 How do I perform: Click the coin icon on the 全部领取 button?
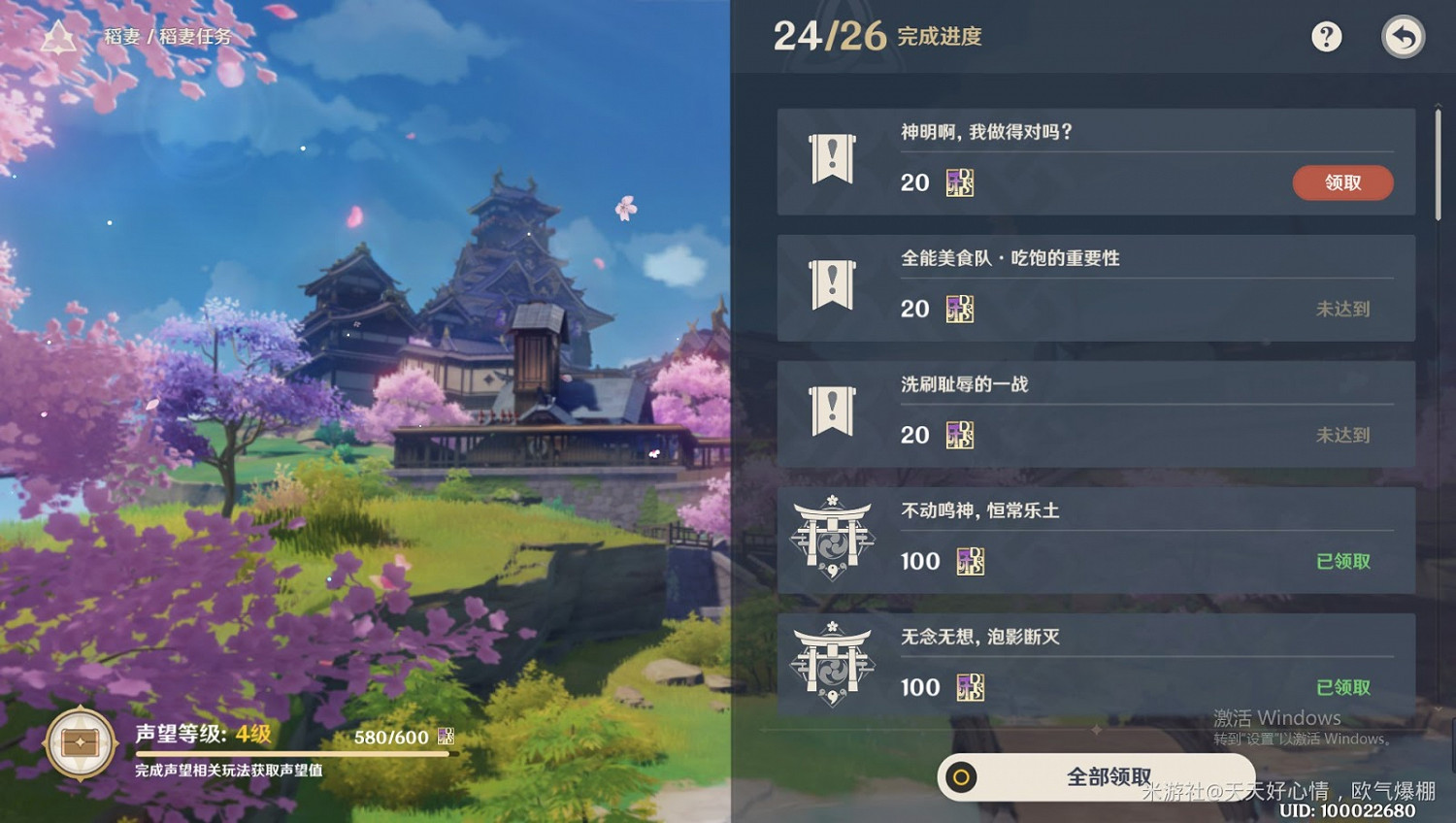[x=963, y=776]
